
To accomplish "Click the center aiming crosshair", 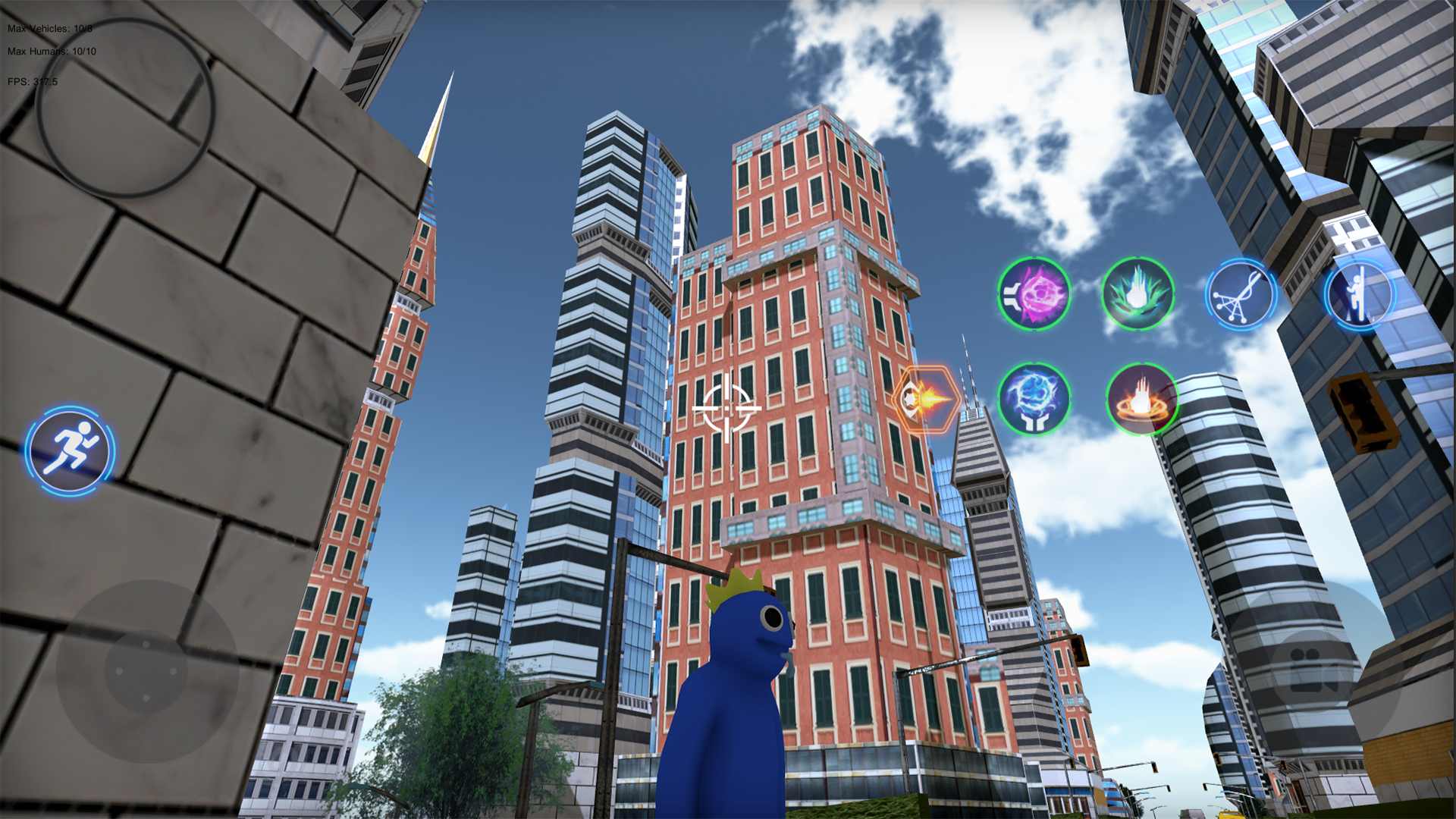I will click(x=728, y=409).
